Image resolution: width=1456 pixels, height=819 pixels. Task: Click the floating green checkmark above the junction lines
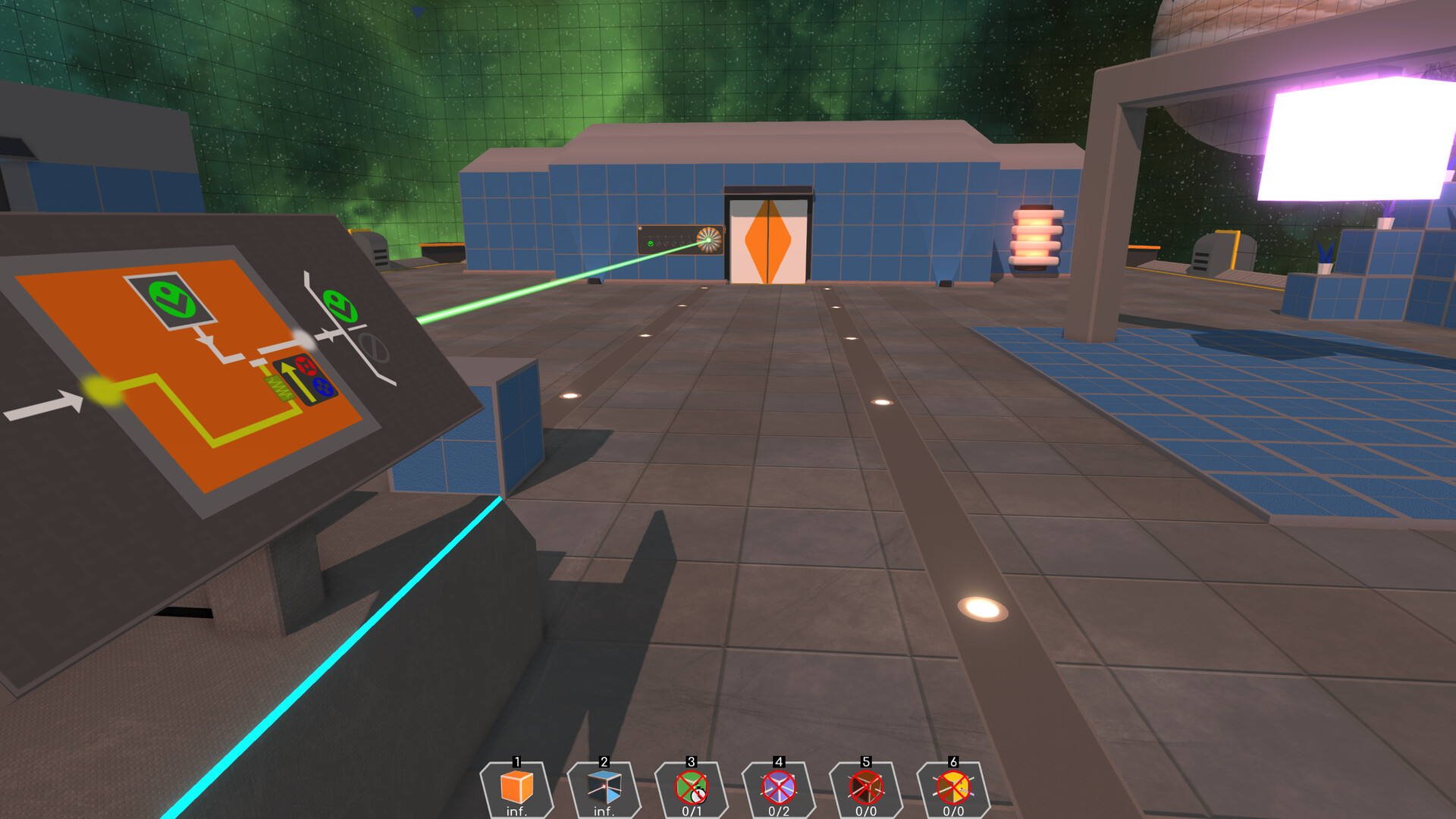(342, 304)
